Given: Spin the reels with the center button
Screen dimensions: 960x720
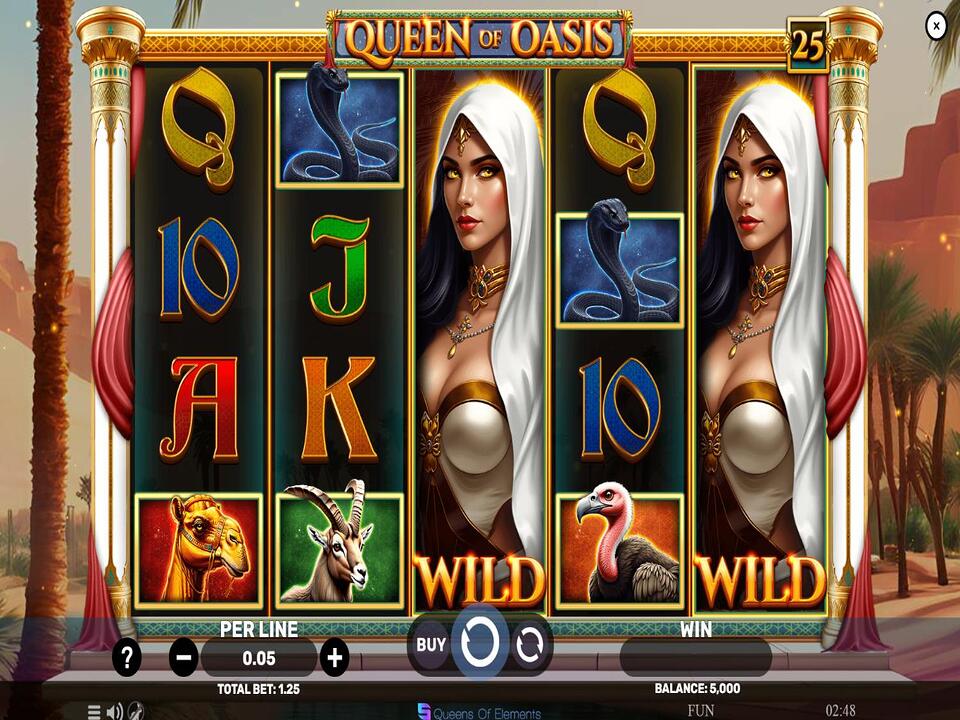Looking at the screenshot, I should (480, 643).
